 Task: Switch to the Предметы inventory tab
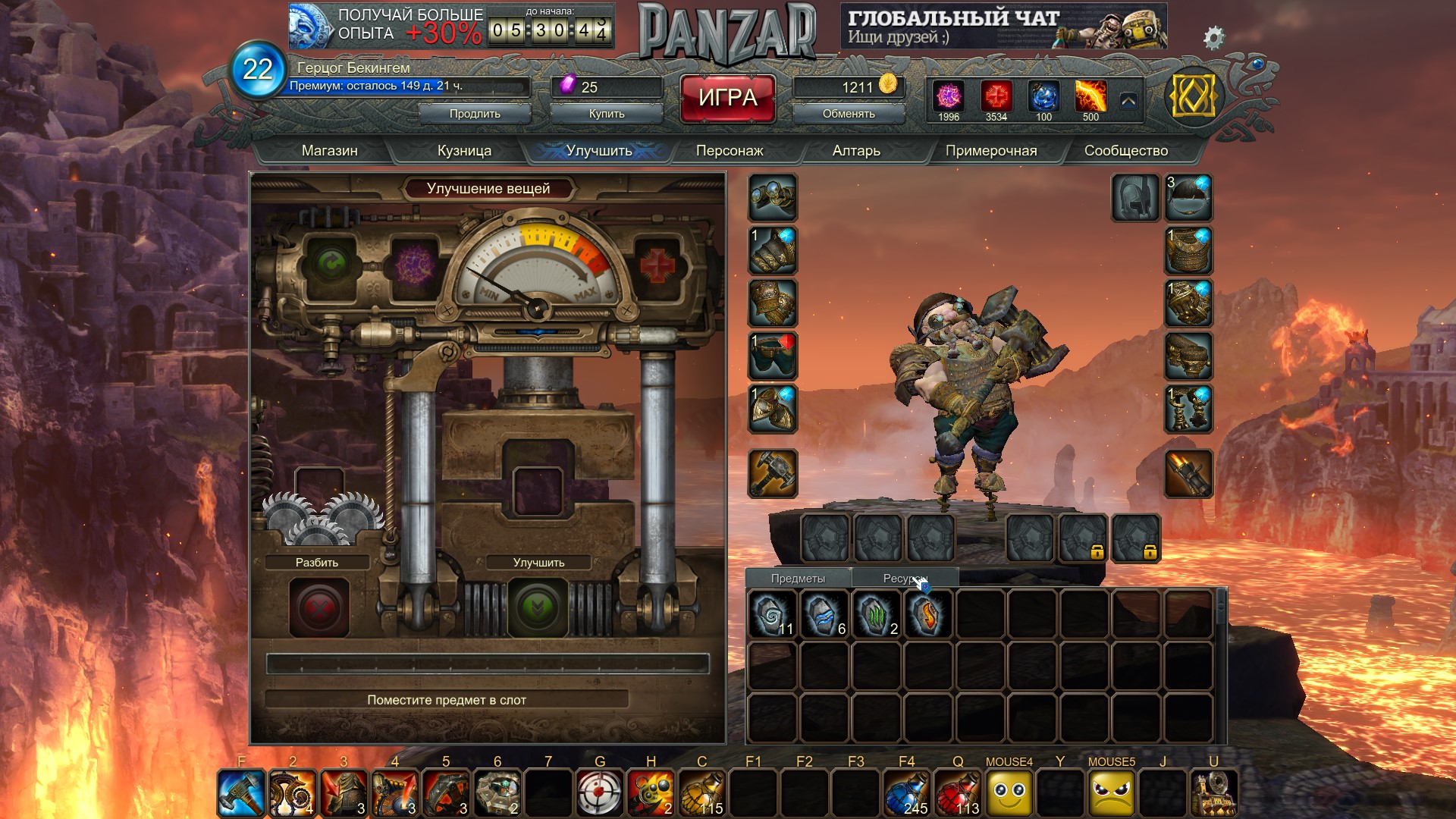pyautogui.click(x=798, y=579)
